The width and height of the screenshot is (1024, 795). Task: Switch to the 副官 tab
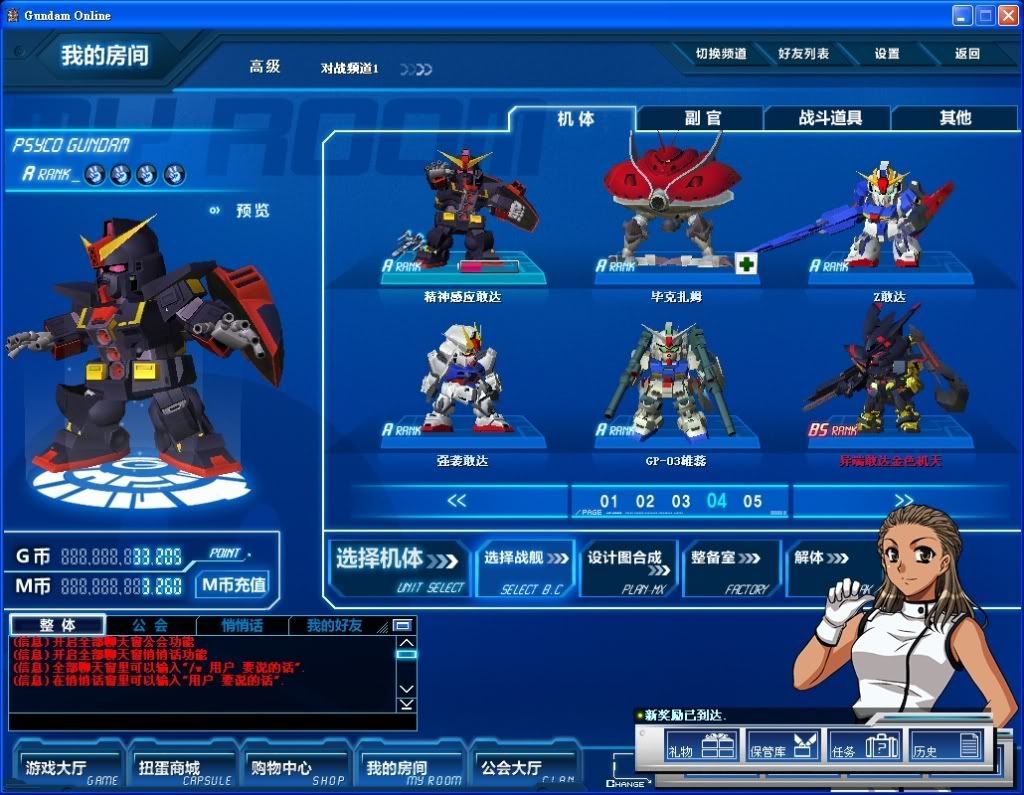[701, 118]
